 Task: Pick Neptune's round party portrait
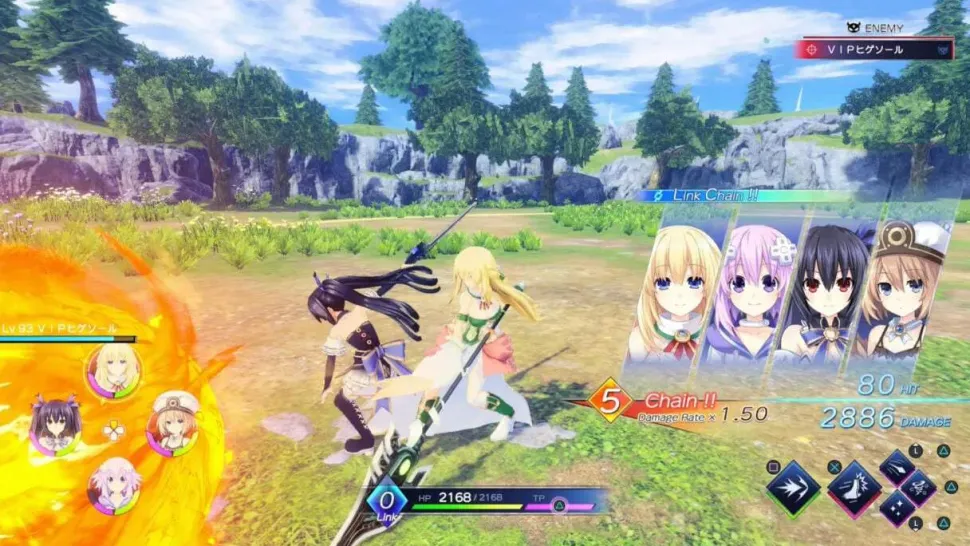click(x=113, y=482)
